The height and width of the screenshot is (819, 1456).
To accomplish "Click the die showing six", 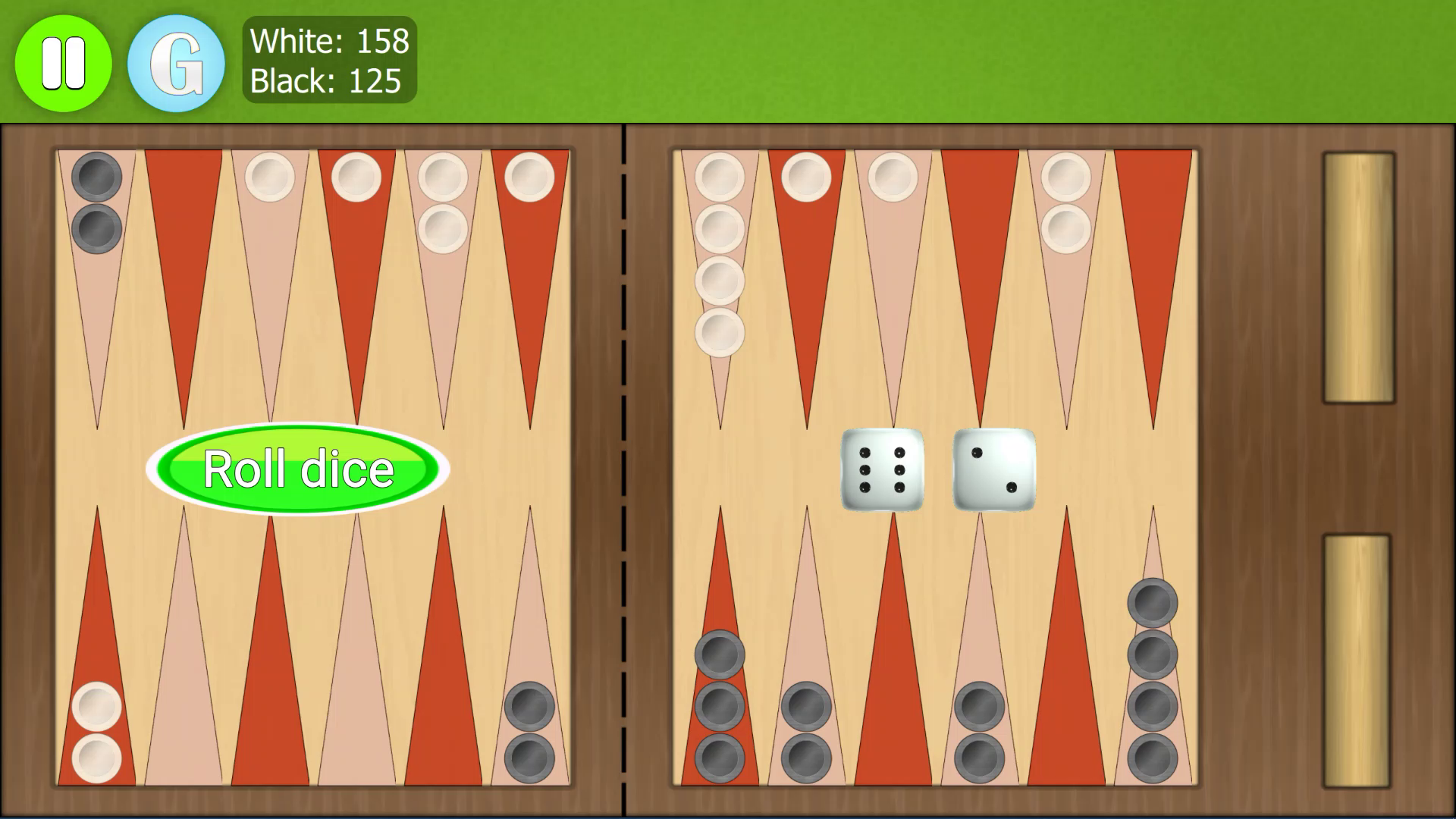I will (883, 470).
